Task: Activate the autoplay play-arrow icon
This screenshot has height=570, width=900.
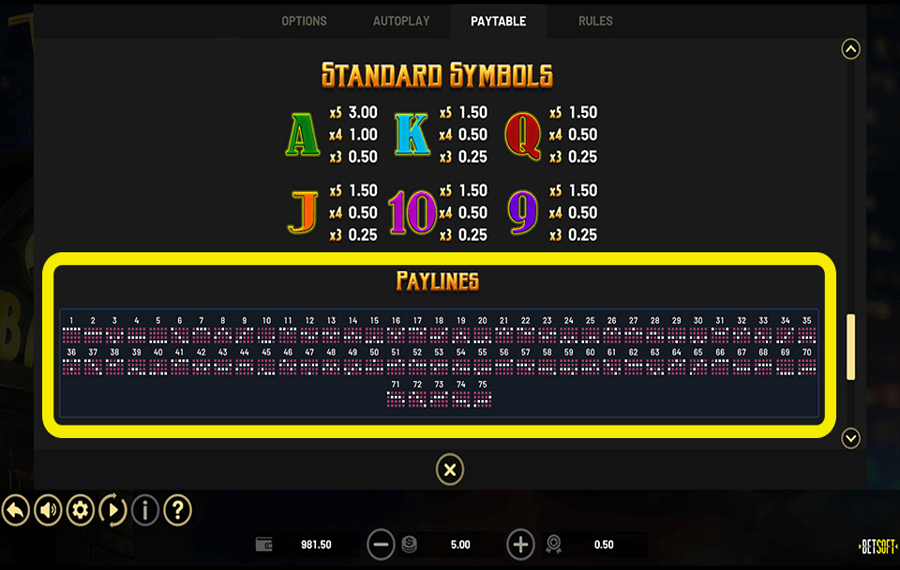Action: [x=112, y=511]
